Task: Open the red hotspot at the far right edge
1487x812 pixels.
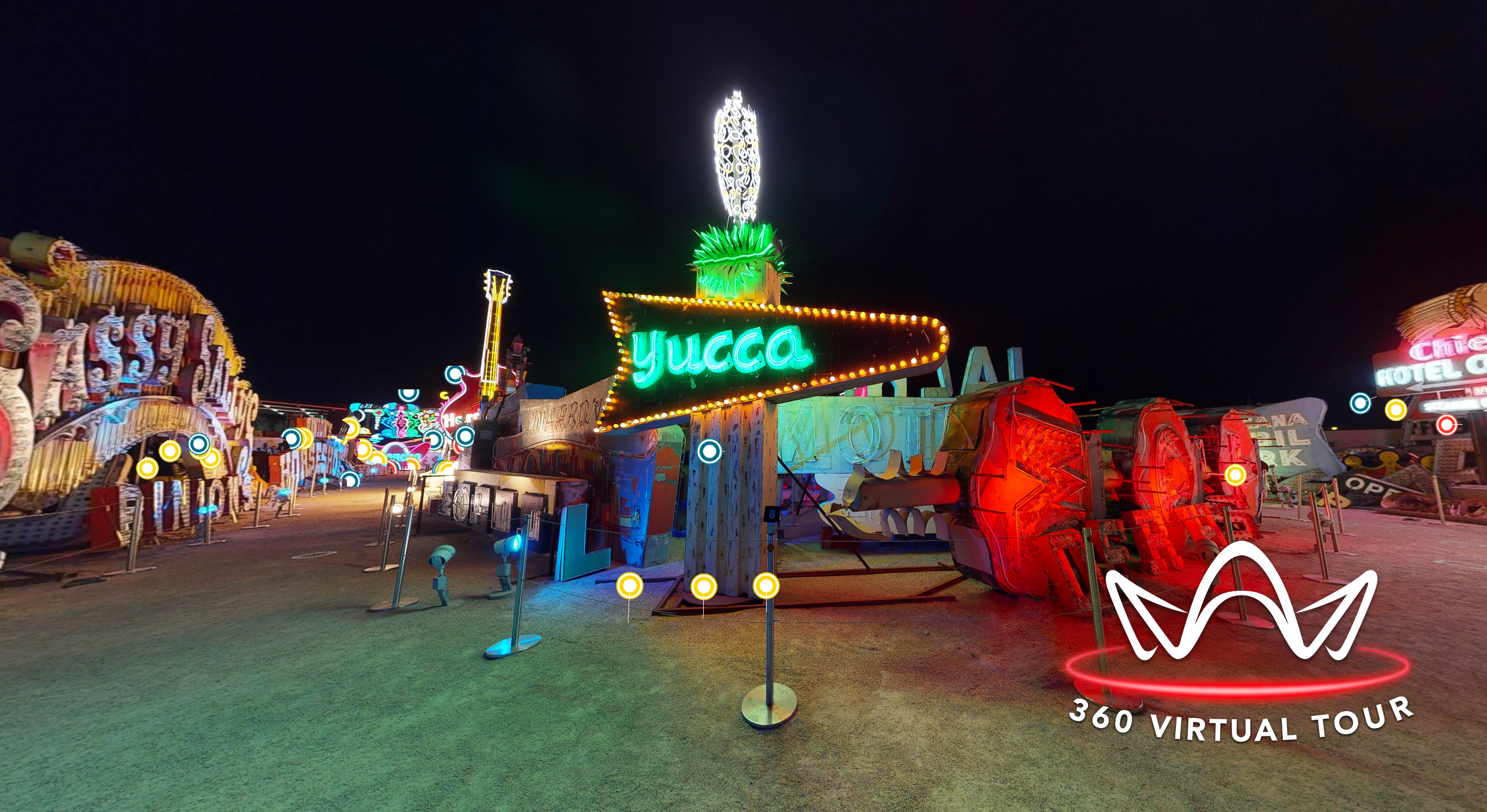Action: (x=1448, y=427)
